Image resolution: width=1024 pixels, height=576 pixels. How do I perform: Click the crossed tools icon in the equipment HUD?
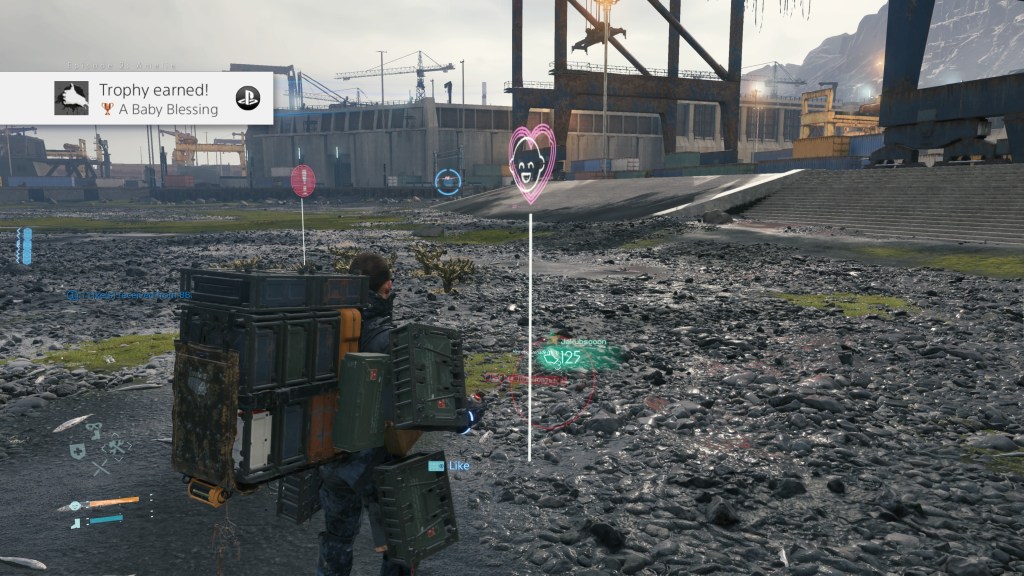click(x=117, y=447)
